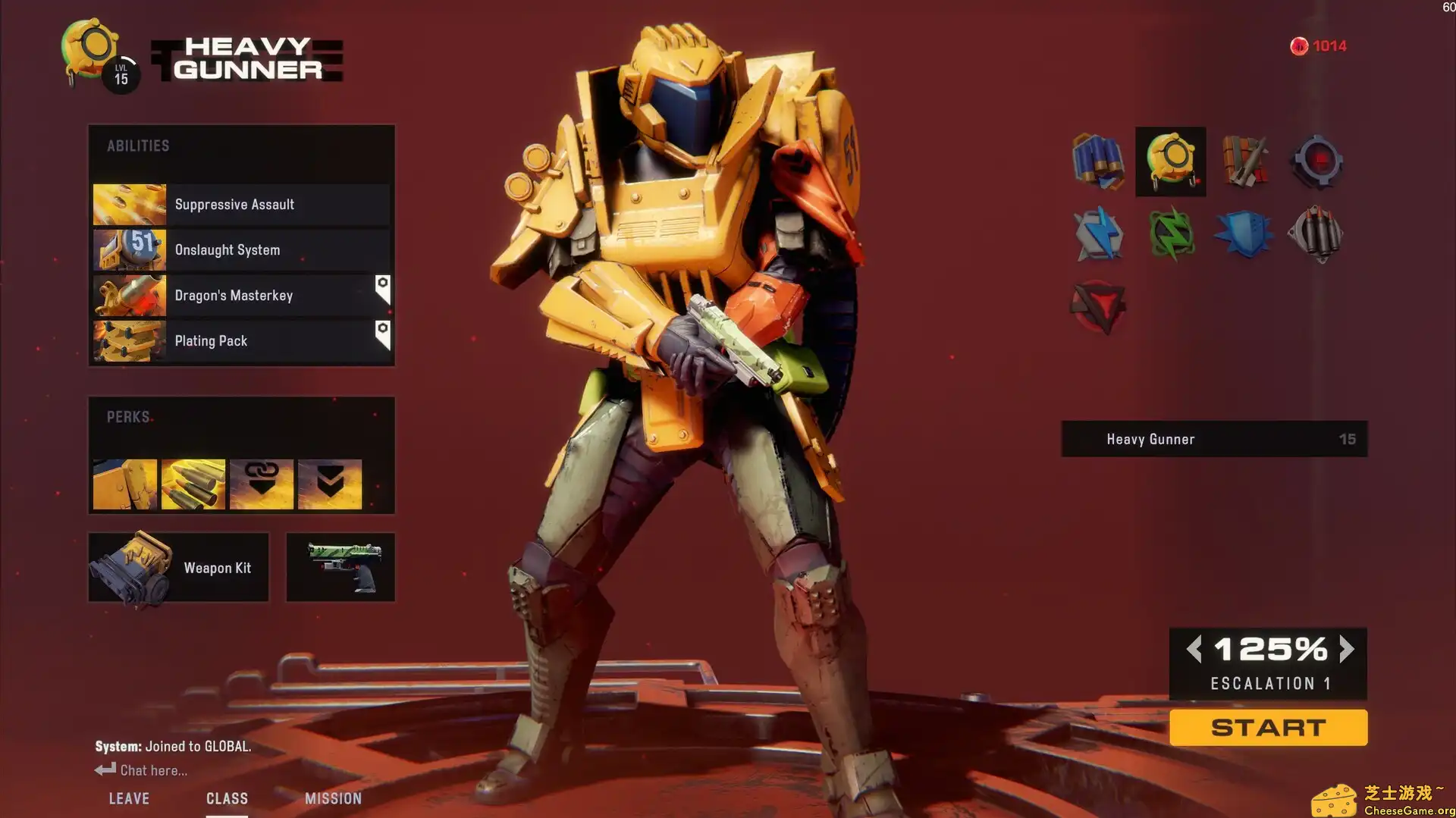
Task: Pick the blue shield class icon
Action: click(x=1243, y=234)
